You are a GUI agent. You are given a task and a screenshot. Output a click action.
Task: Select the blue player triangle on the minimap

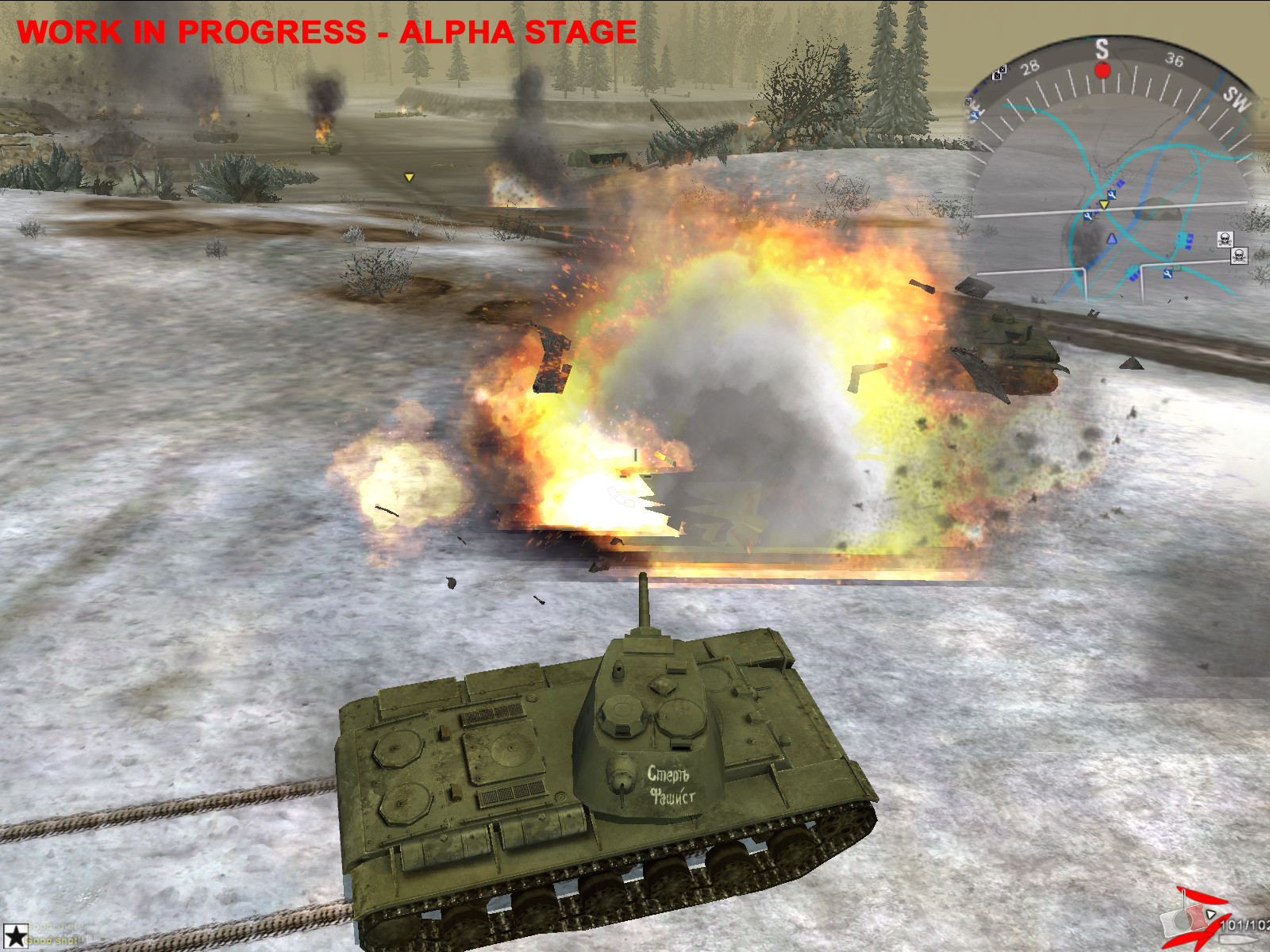click(1111, 239)
